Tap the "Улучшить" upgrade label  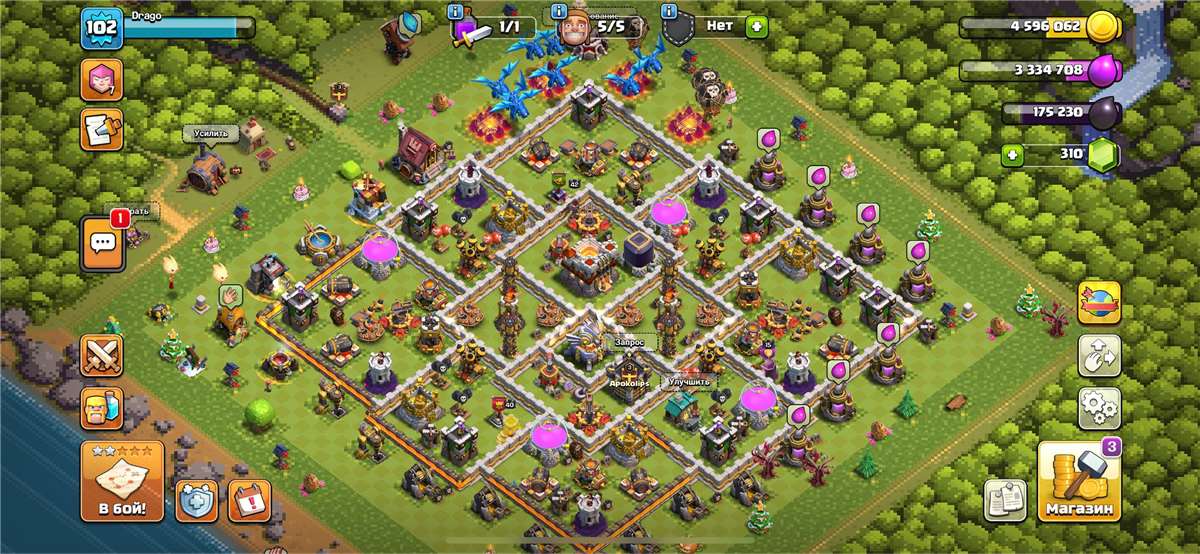pos(690,382)
